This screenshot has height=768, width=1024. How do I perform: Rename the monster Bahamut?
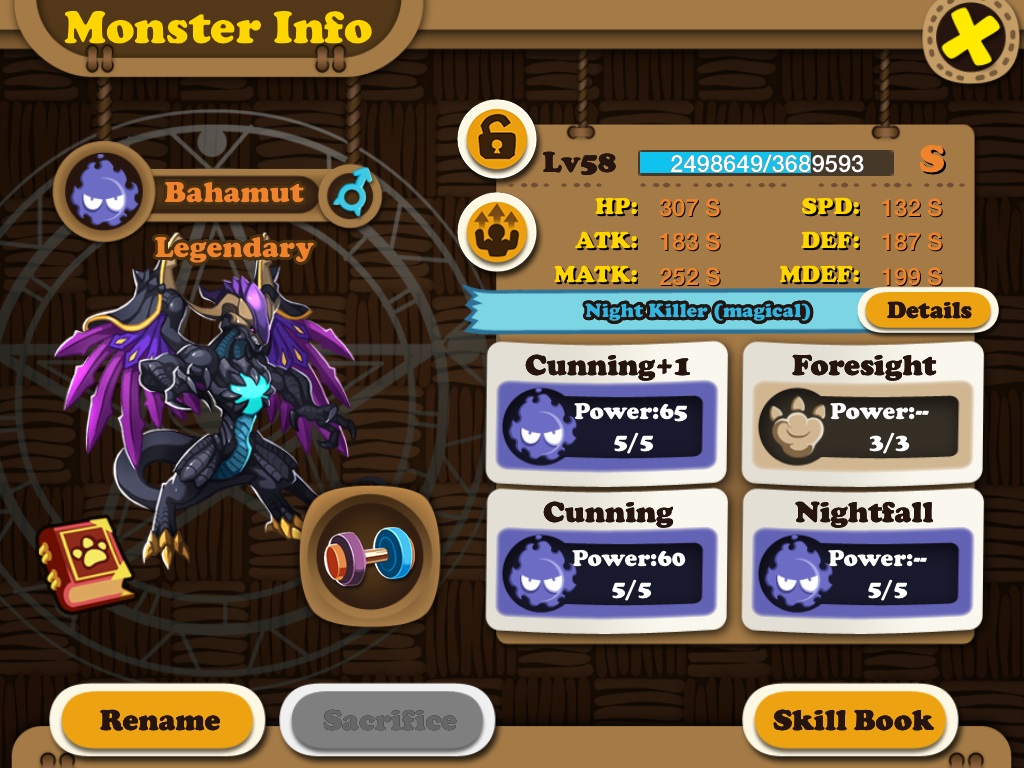pos(159,720)
